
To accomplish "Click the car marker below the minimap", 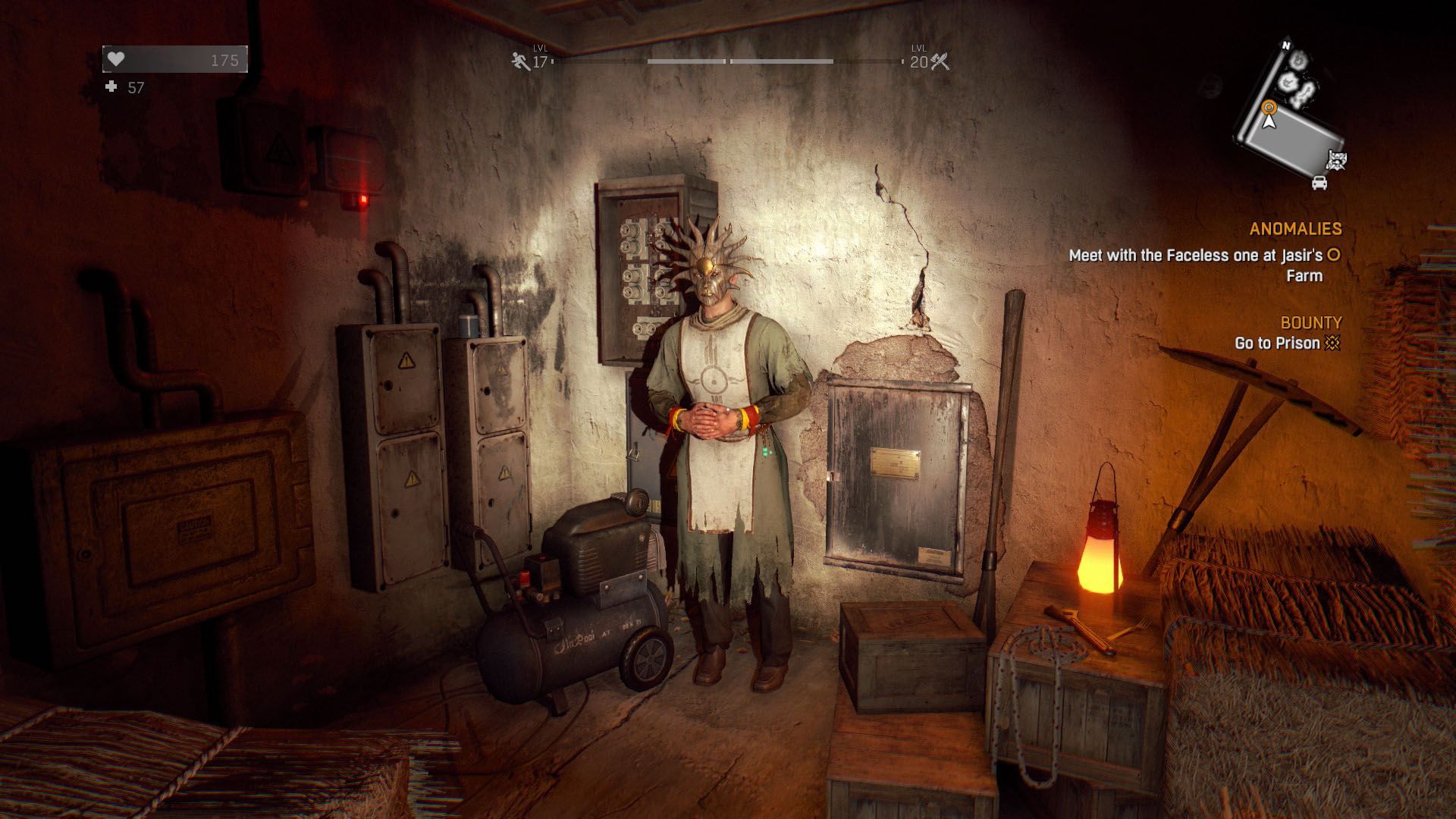I will tap(1319, 183).
